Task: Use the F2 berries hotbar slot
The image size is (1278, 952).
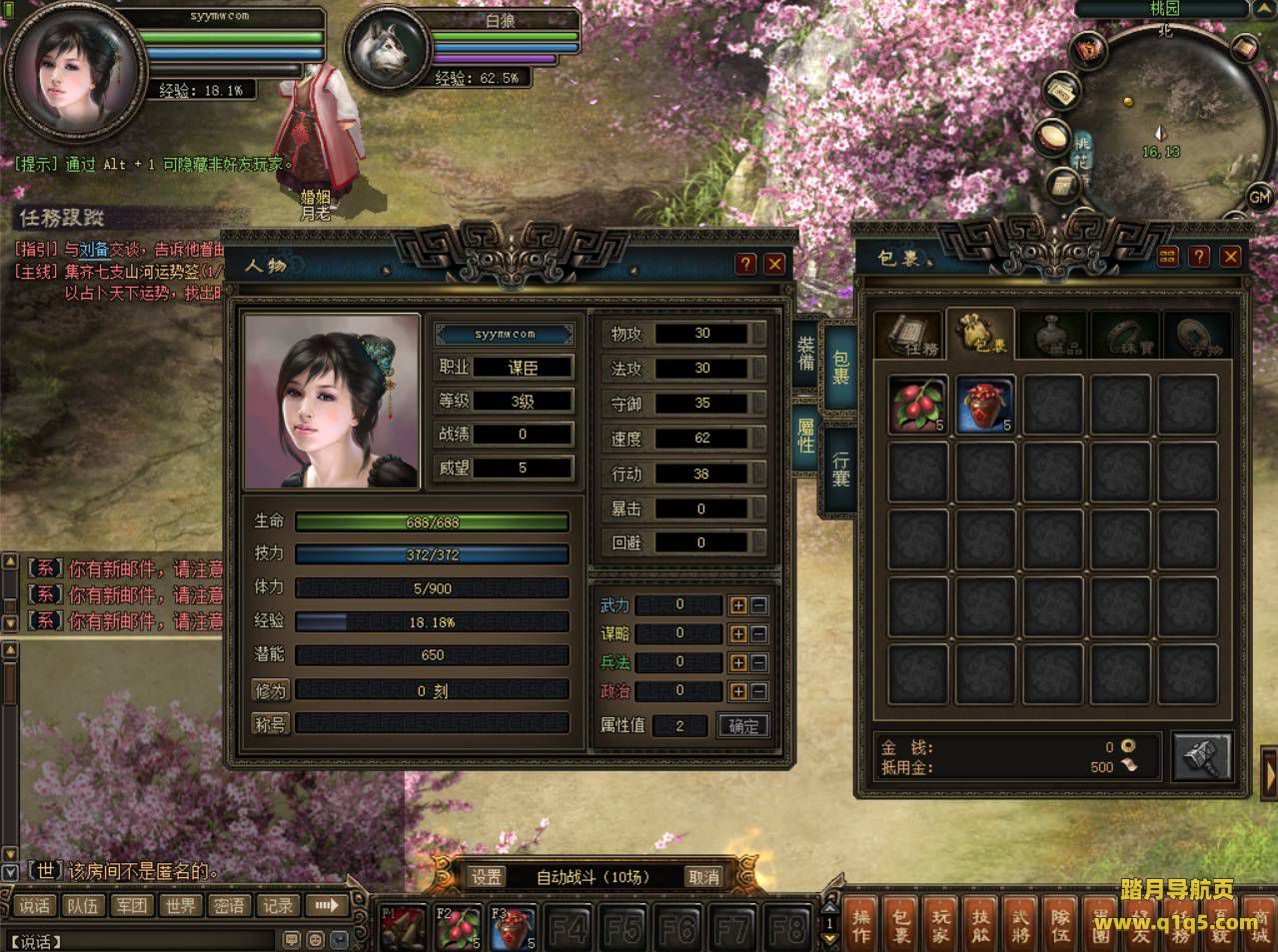Action: point(456,928)
